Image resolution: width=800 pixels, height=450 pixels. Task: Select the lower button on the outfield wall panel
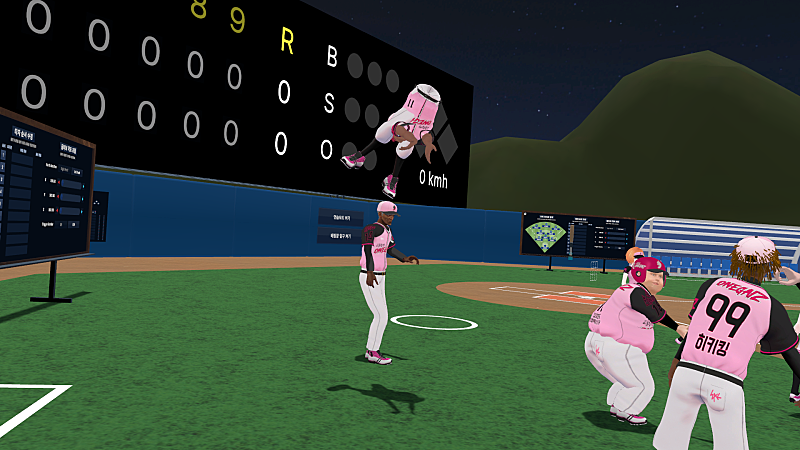pyautogui.click(x=340, y=236)
